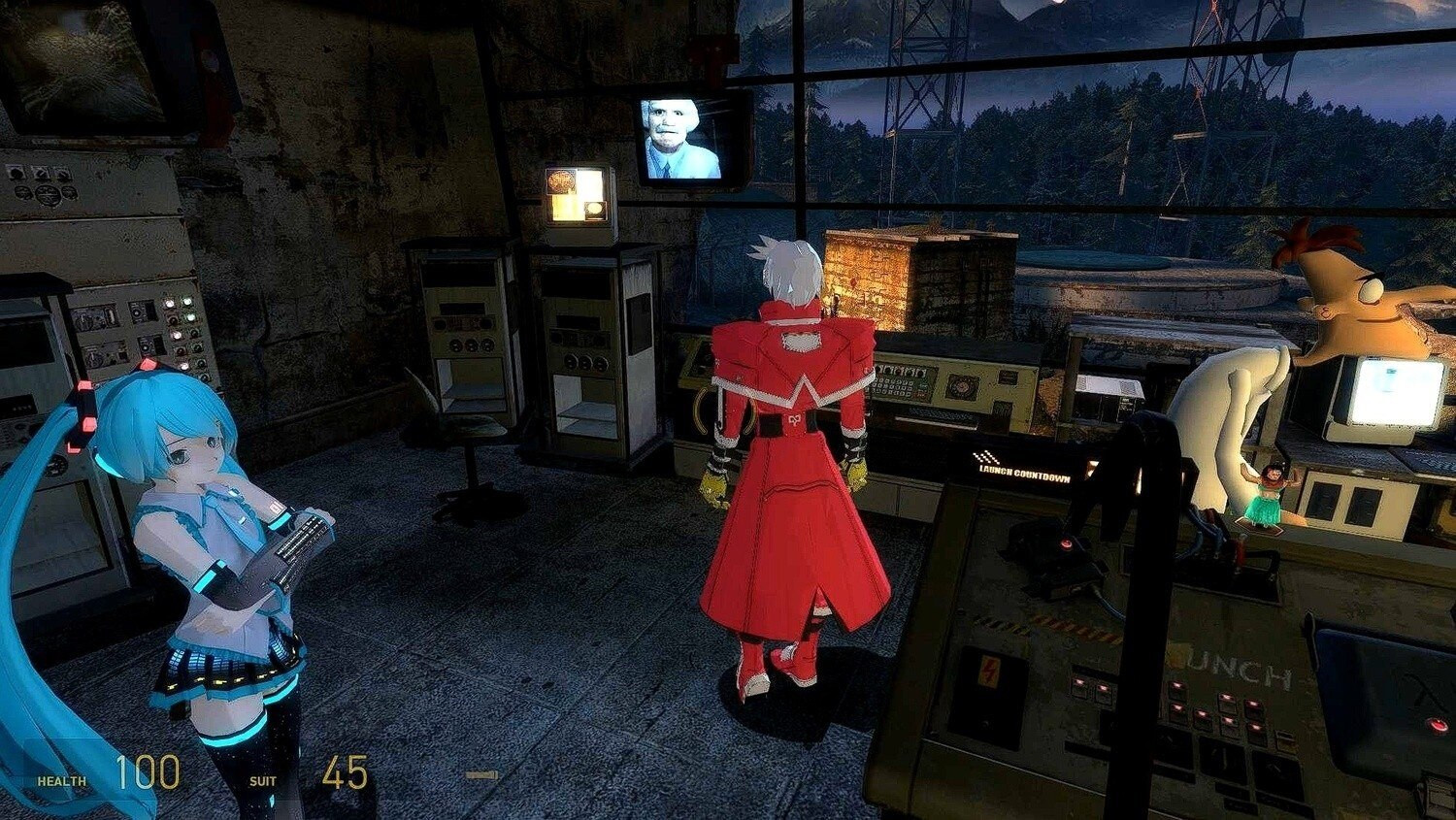Image resolution: width=1456 pixels, height=820 pixels.
Task: Click the eagle painting monitor top-left corner
Action: point(78,66)
